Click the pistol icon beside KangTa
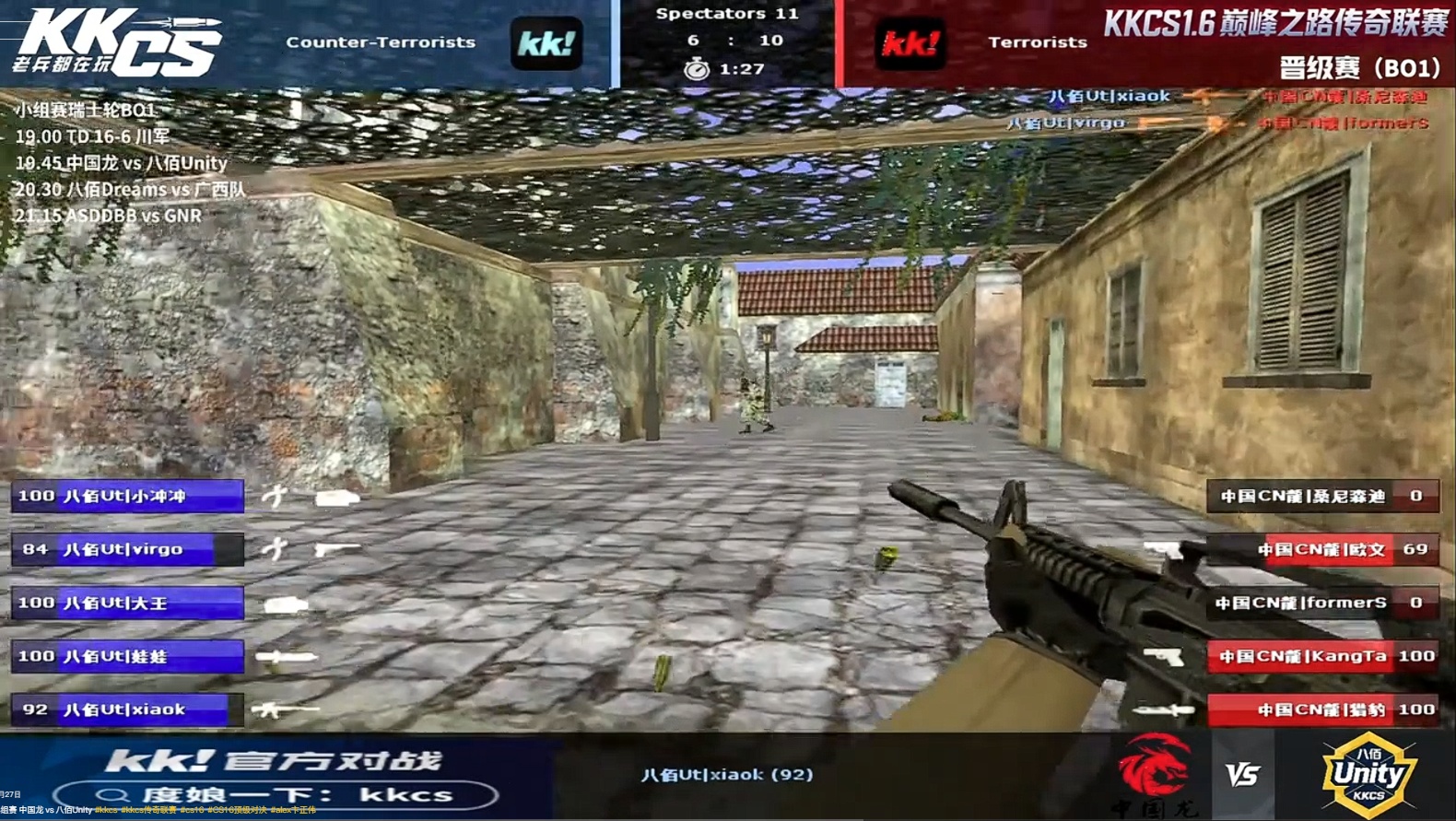1456x821 pixels. pyautogui.click(x=1163, y=656)
